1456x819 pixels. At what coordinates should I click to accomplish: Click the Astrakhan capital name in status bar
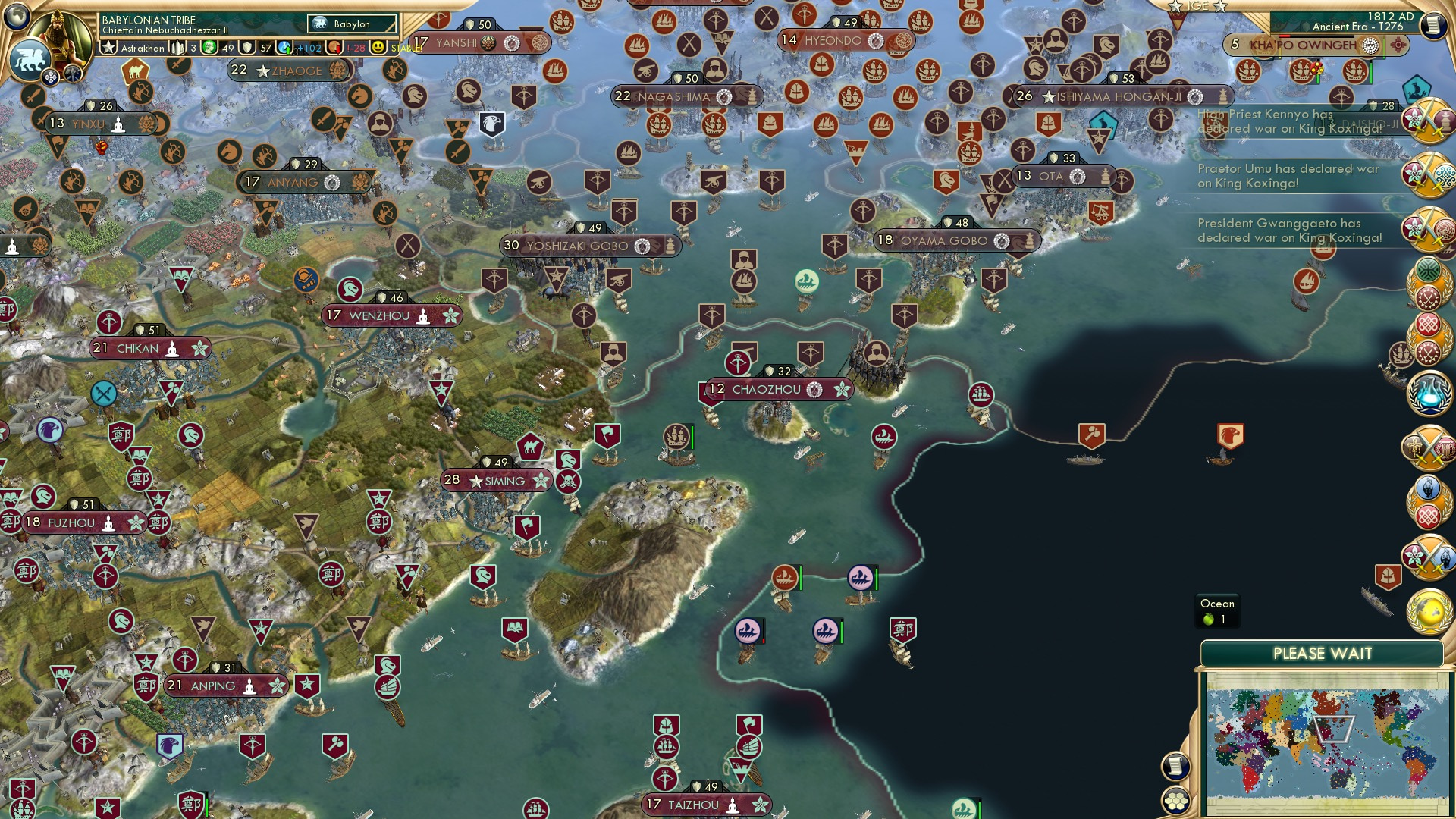point(142,47)
